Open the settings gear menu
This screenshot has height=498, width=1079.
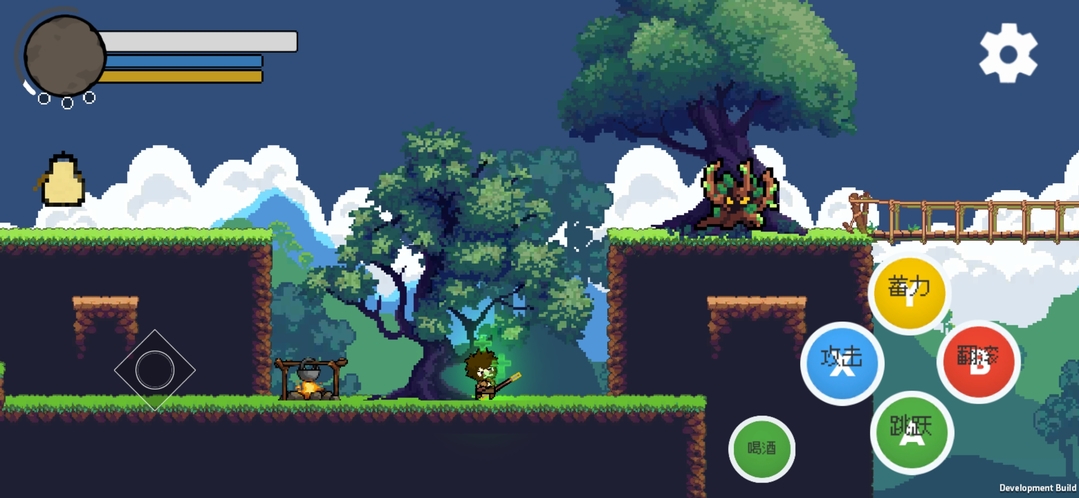click(1008, 53)
